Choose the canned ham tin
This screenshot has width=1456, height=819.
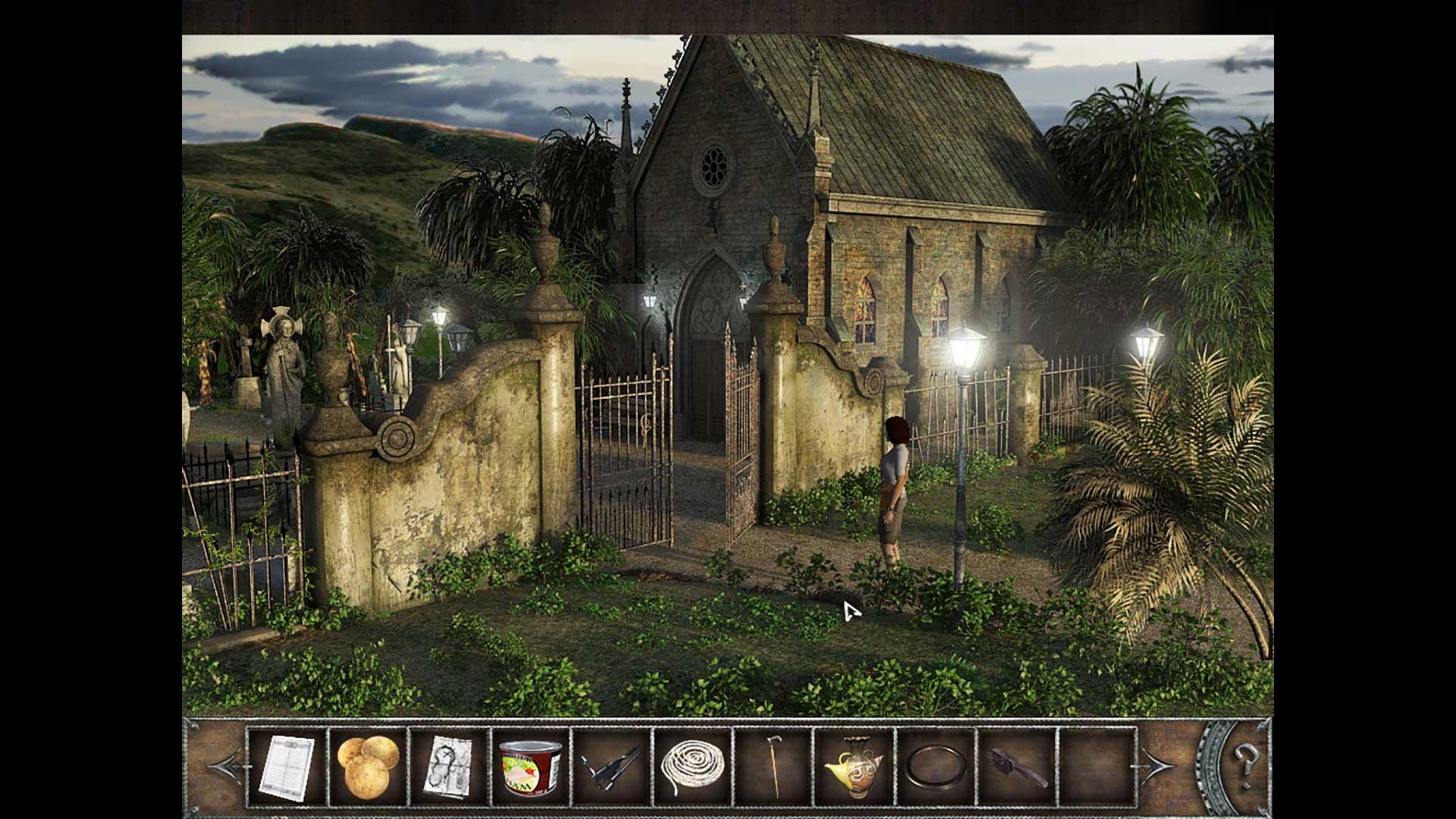530,767
